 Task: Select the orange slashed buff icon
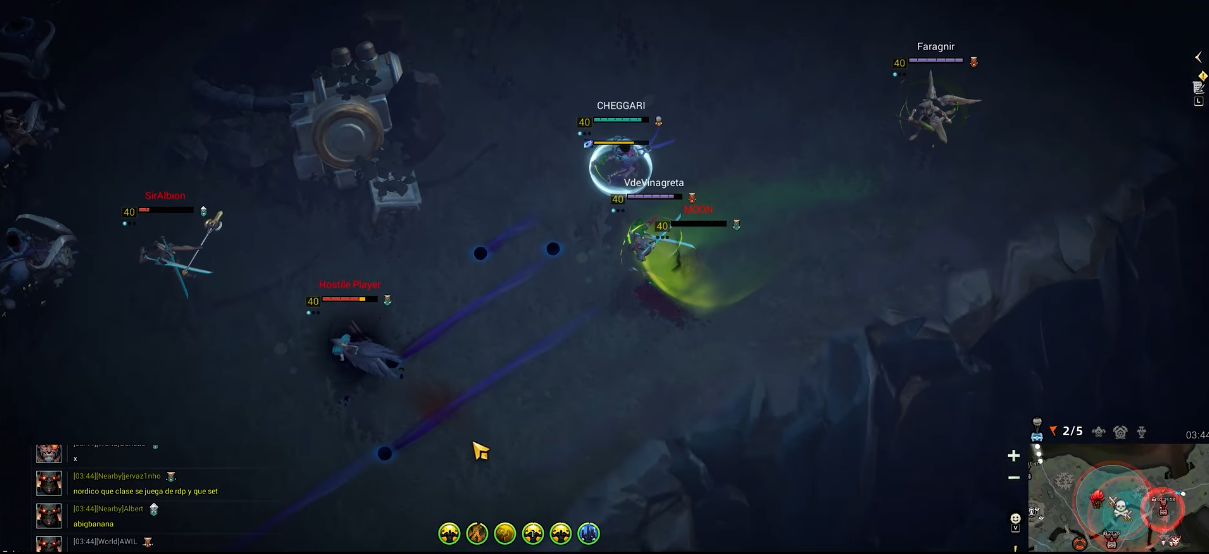[x=477, y=534]
